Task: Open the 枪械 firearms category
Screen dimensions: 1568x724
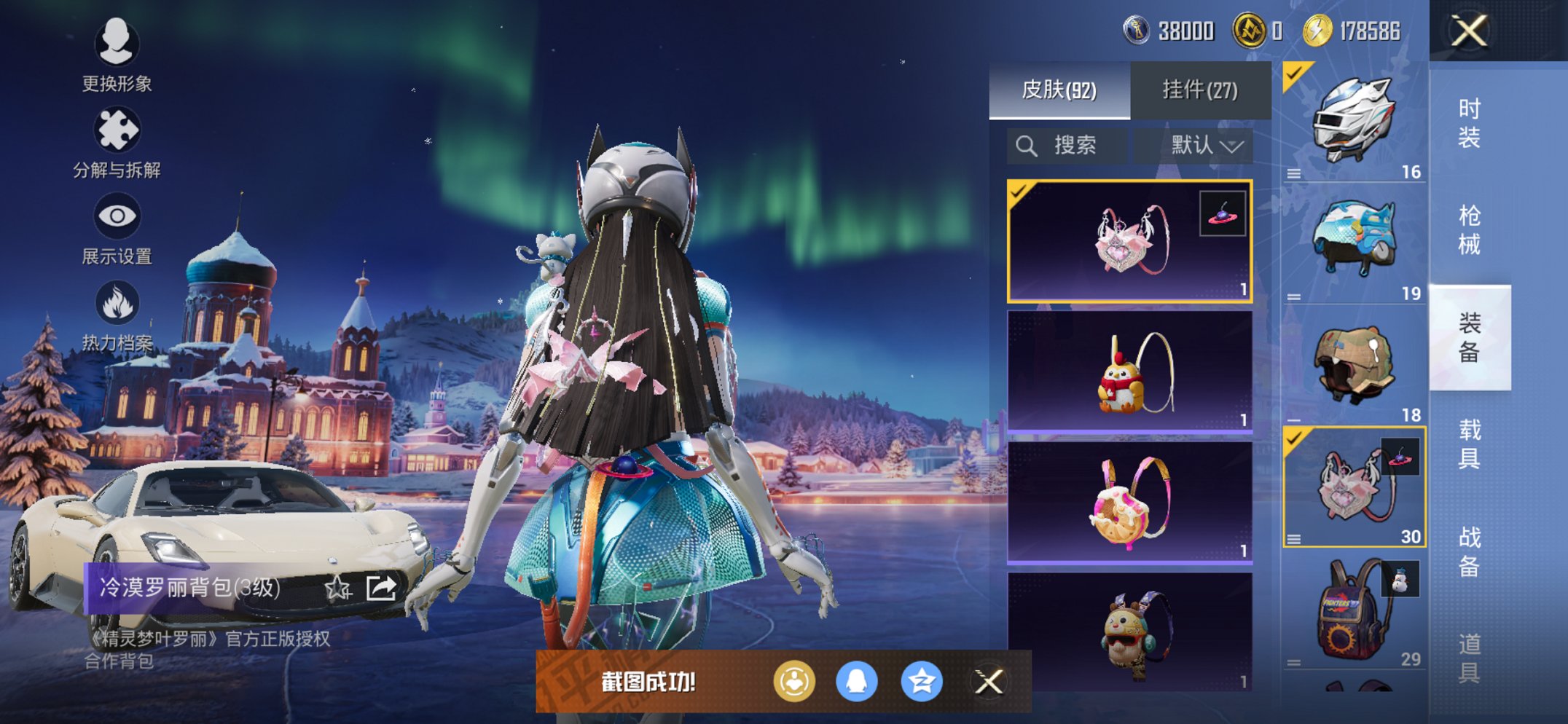Action: (1469, 229)
